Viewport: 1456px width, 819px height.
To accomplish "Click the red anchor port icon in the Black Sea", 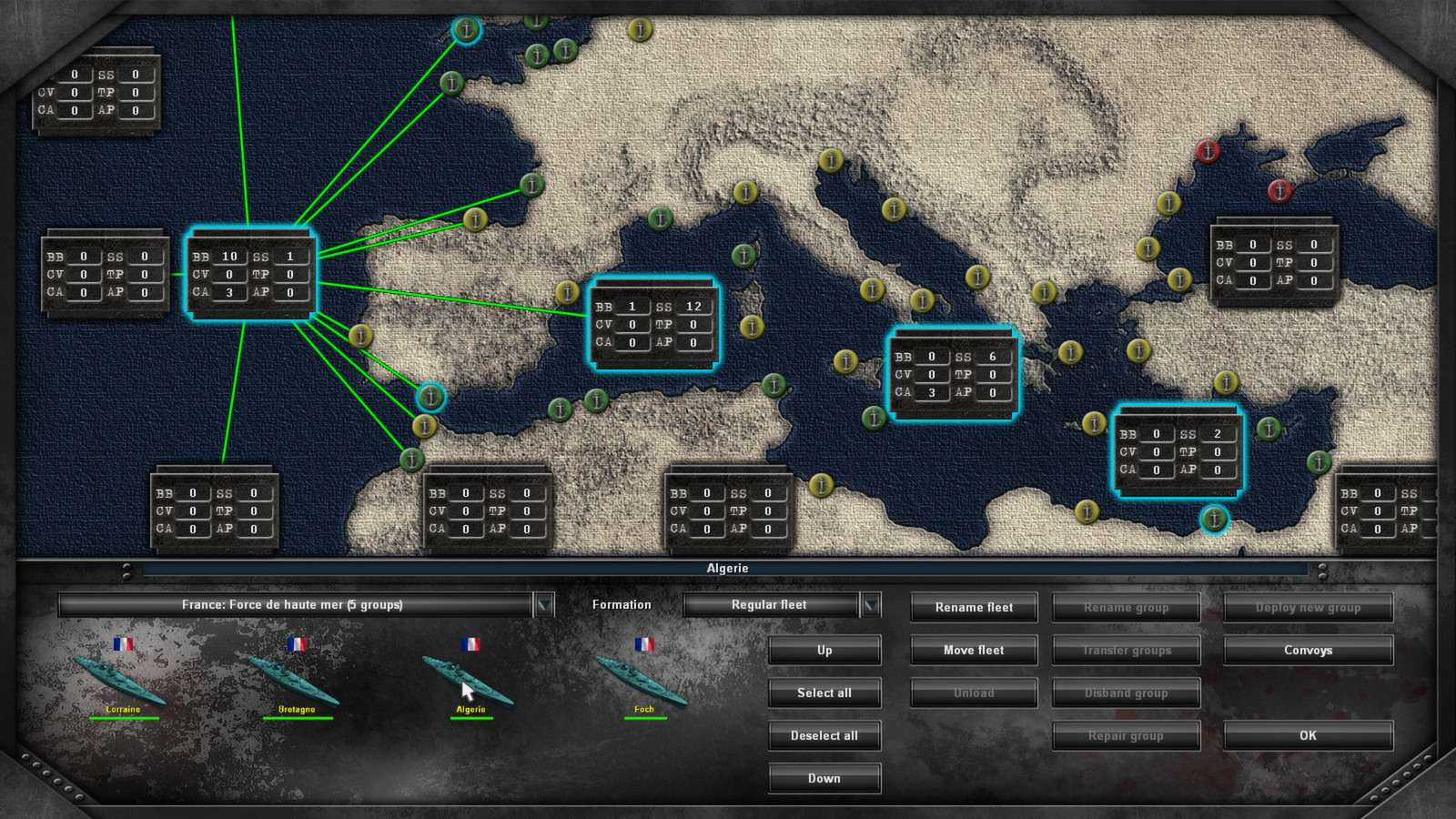I will pyautogui.click(x=1208, y=152).
